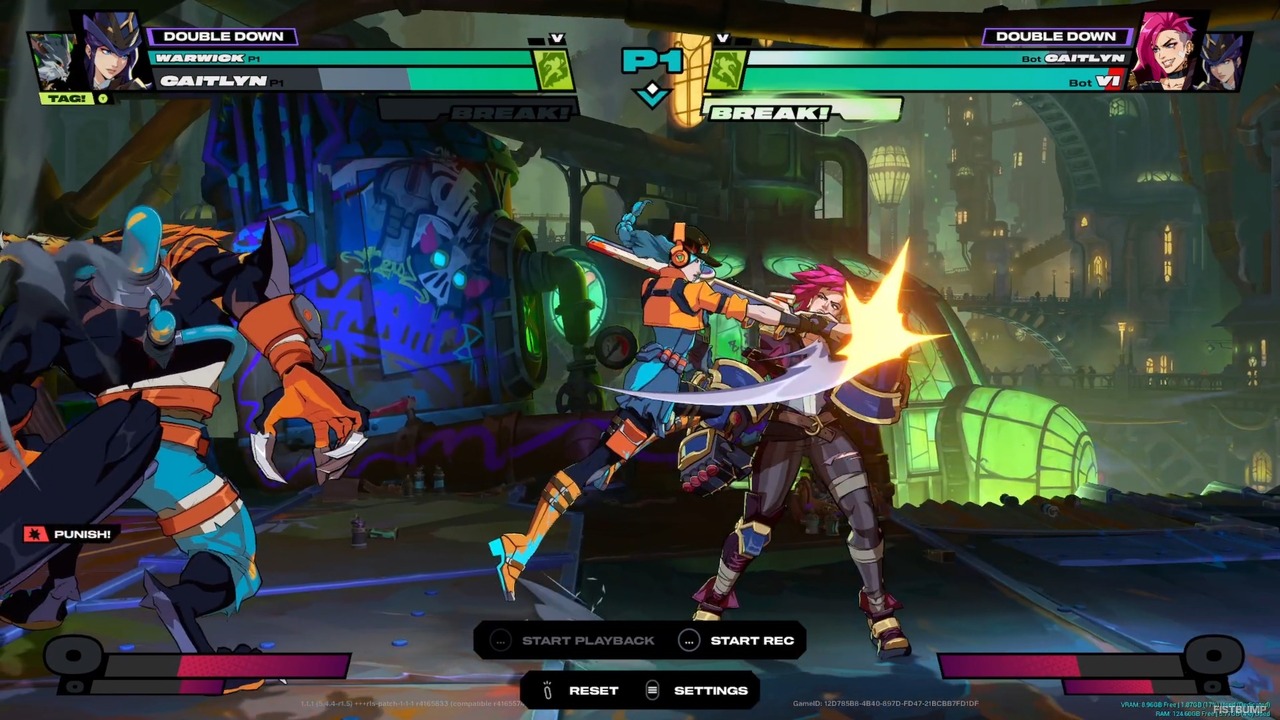The height and width of the screenshot is (720, 1280).
Task: Open the ellipsis control beside START REC
Action: pos(689,640)
